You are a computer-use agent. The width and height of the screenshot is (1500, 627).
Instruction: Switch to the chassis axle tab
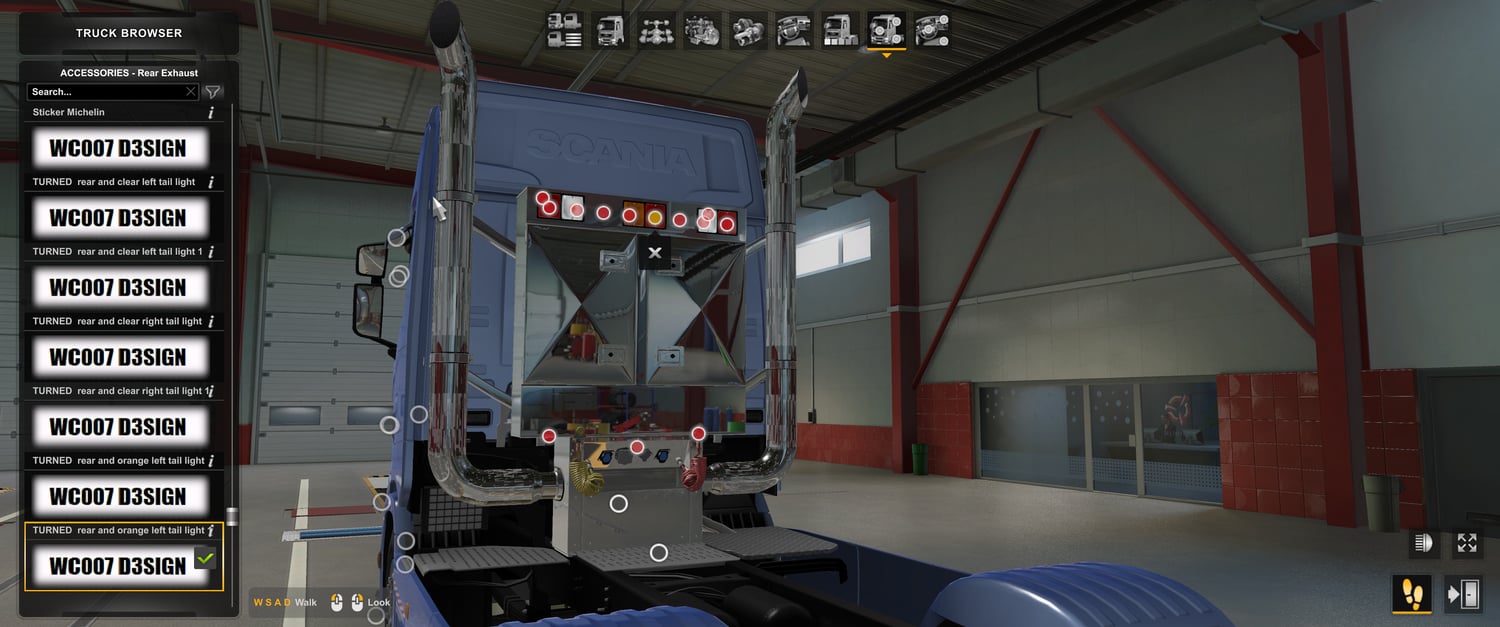pos(656,31)
